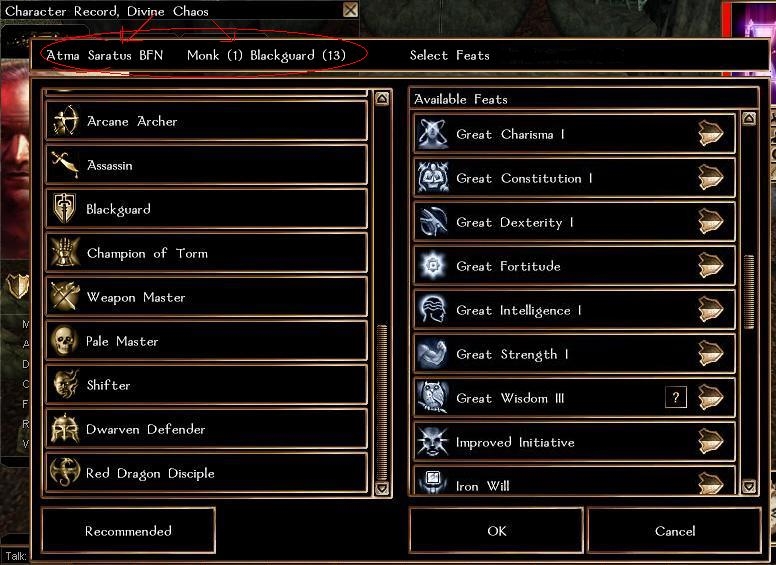776x565 pixels.
Task: Confirm feat selection with OK
Action: (496, 531)
